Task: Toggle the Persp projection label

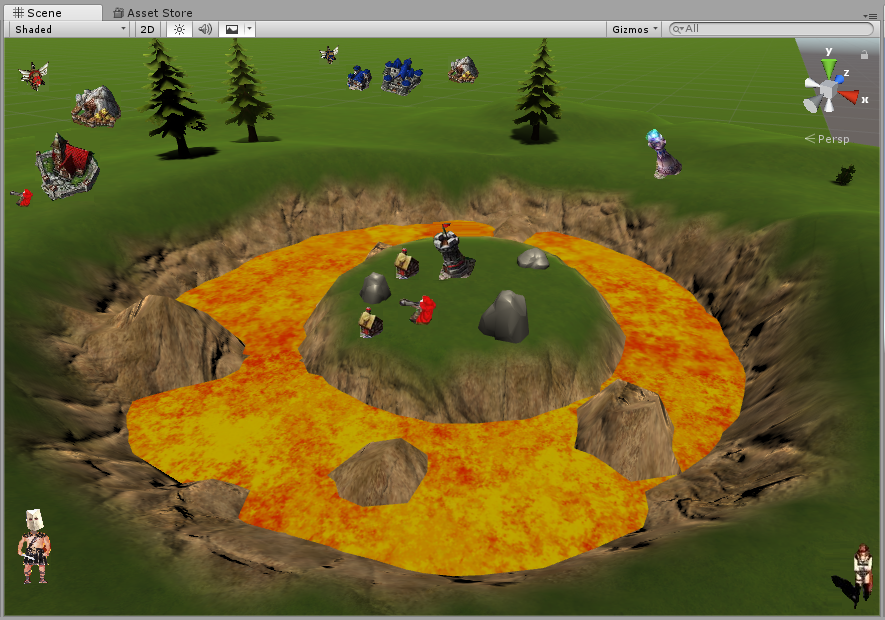Action: click(x=832, y=139)
